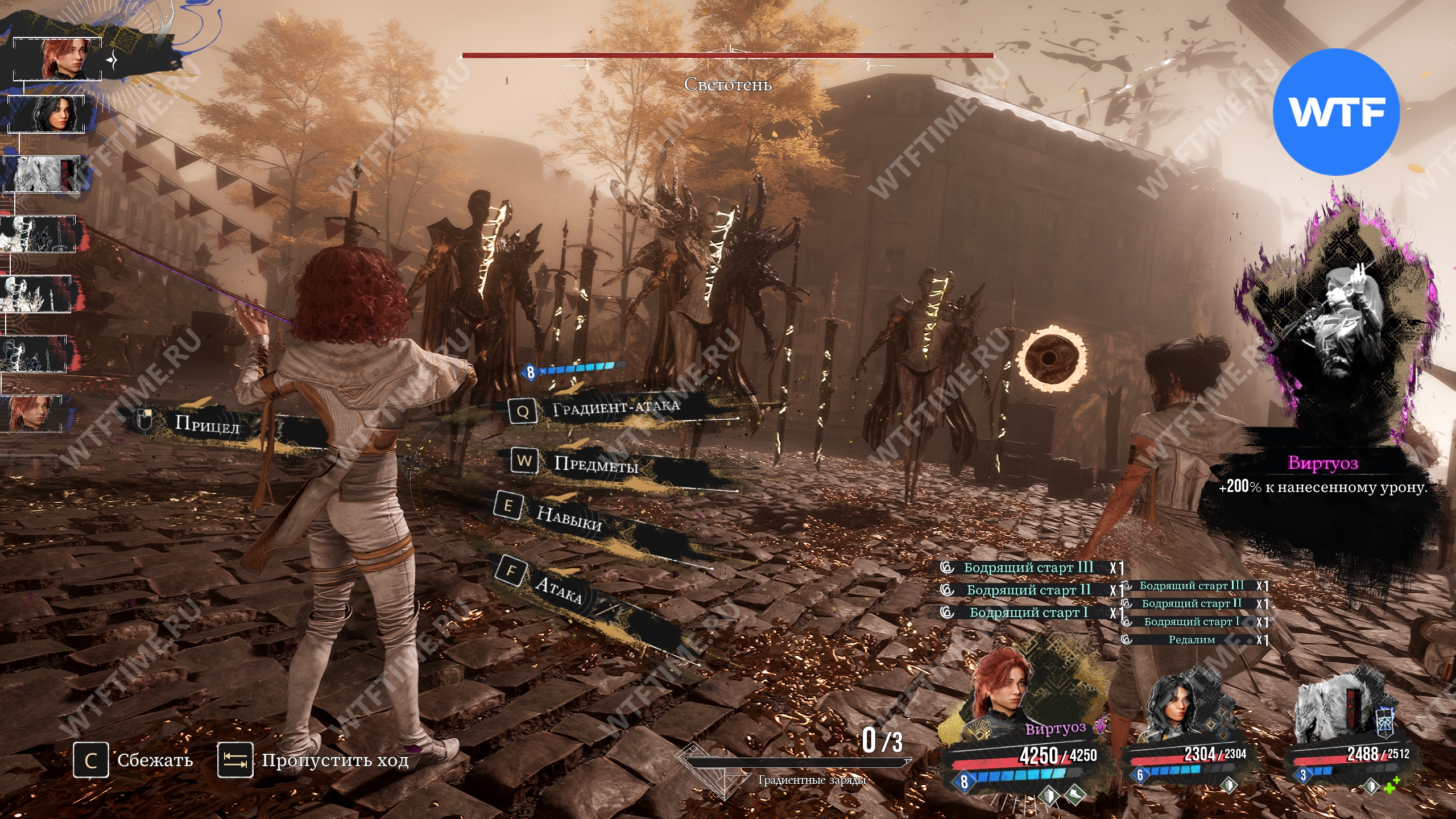Image resolution: width=1456 pixels, height=819 pixels.
Task: Select the Атака basic attack command
Action: (559, 589)
